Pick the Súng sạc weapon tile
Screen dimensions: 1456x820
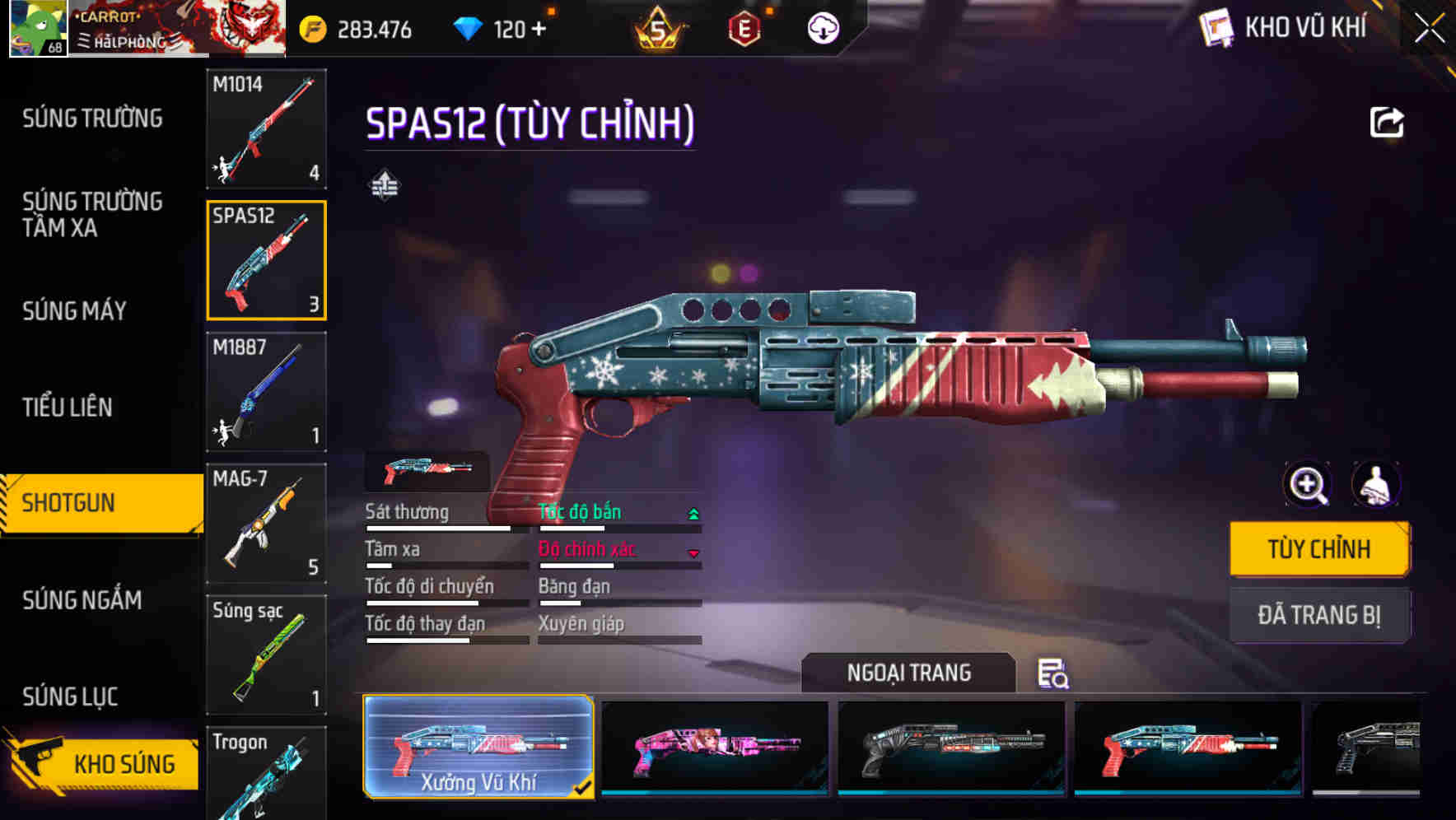(266, 655)
